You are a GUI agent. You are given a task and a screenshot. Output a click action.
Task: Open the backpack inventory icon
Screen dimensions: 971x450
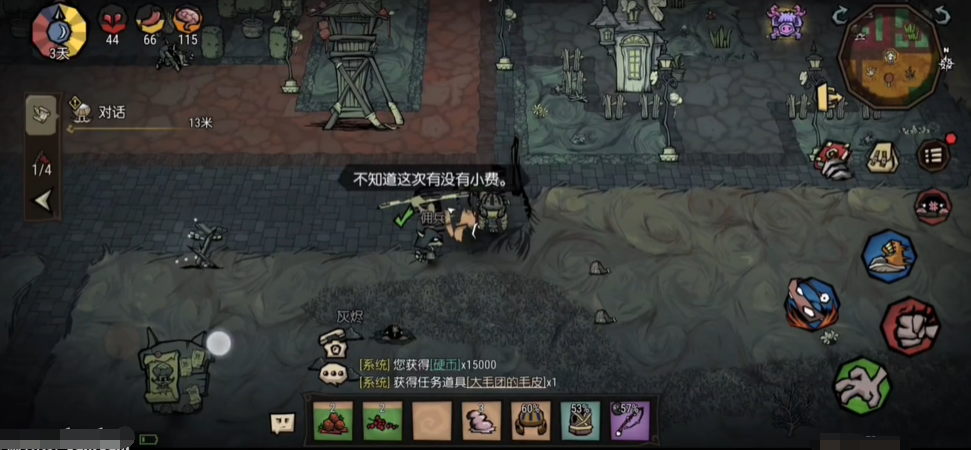882,156
